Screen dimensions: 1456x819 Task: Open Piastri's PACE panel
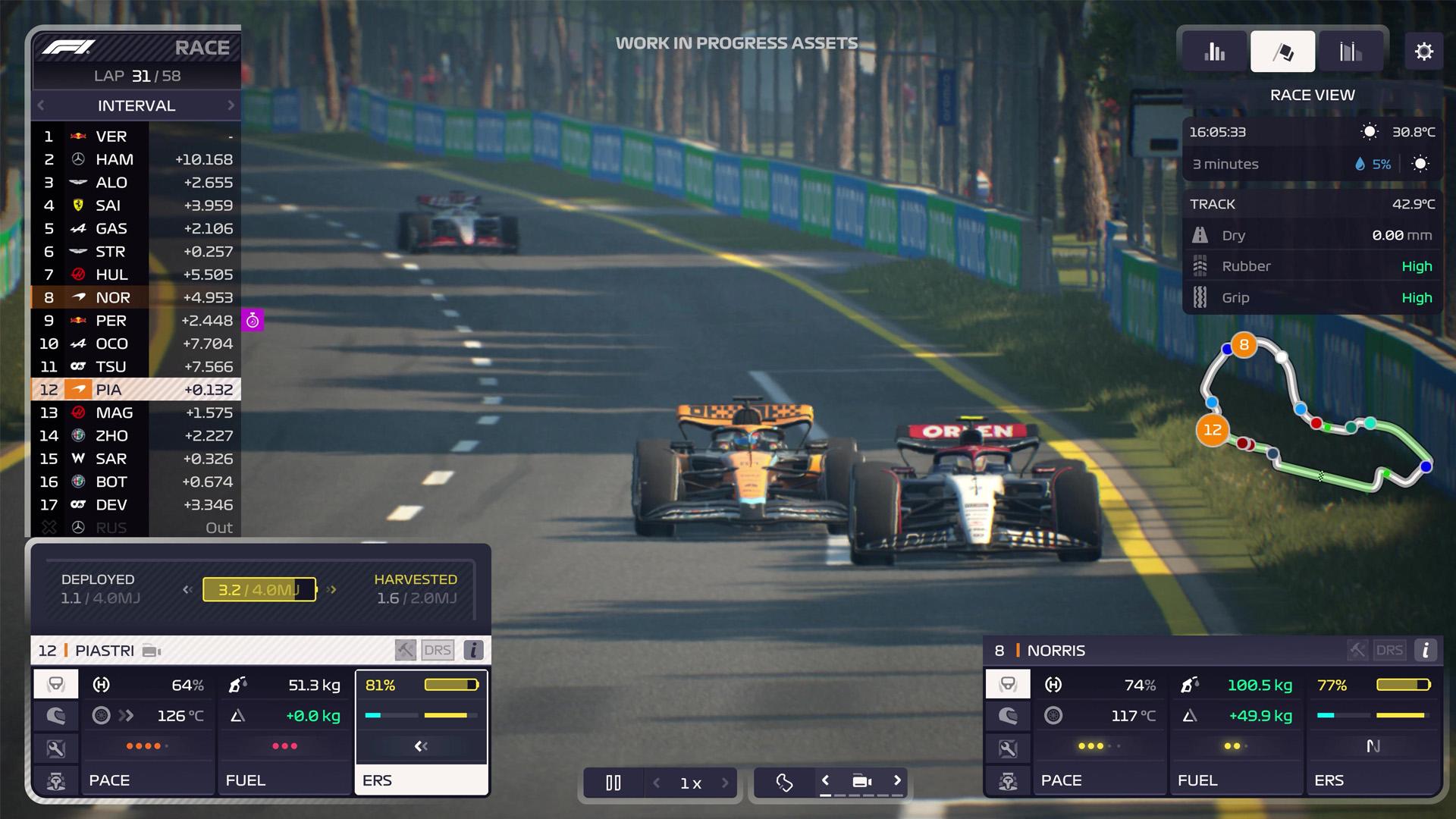point(148,780)
